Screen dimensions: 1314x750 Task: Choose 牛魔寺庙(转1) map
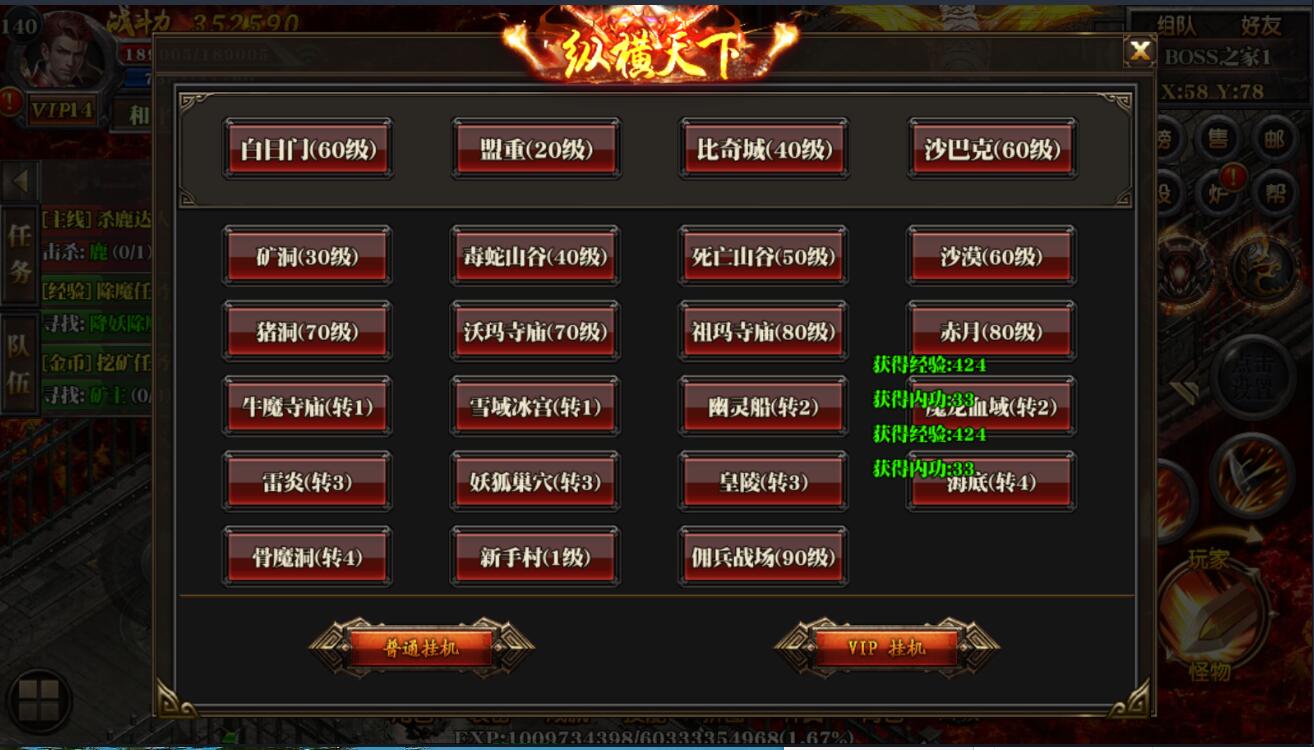[x=307, y=407]
